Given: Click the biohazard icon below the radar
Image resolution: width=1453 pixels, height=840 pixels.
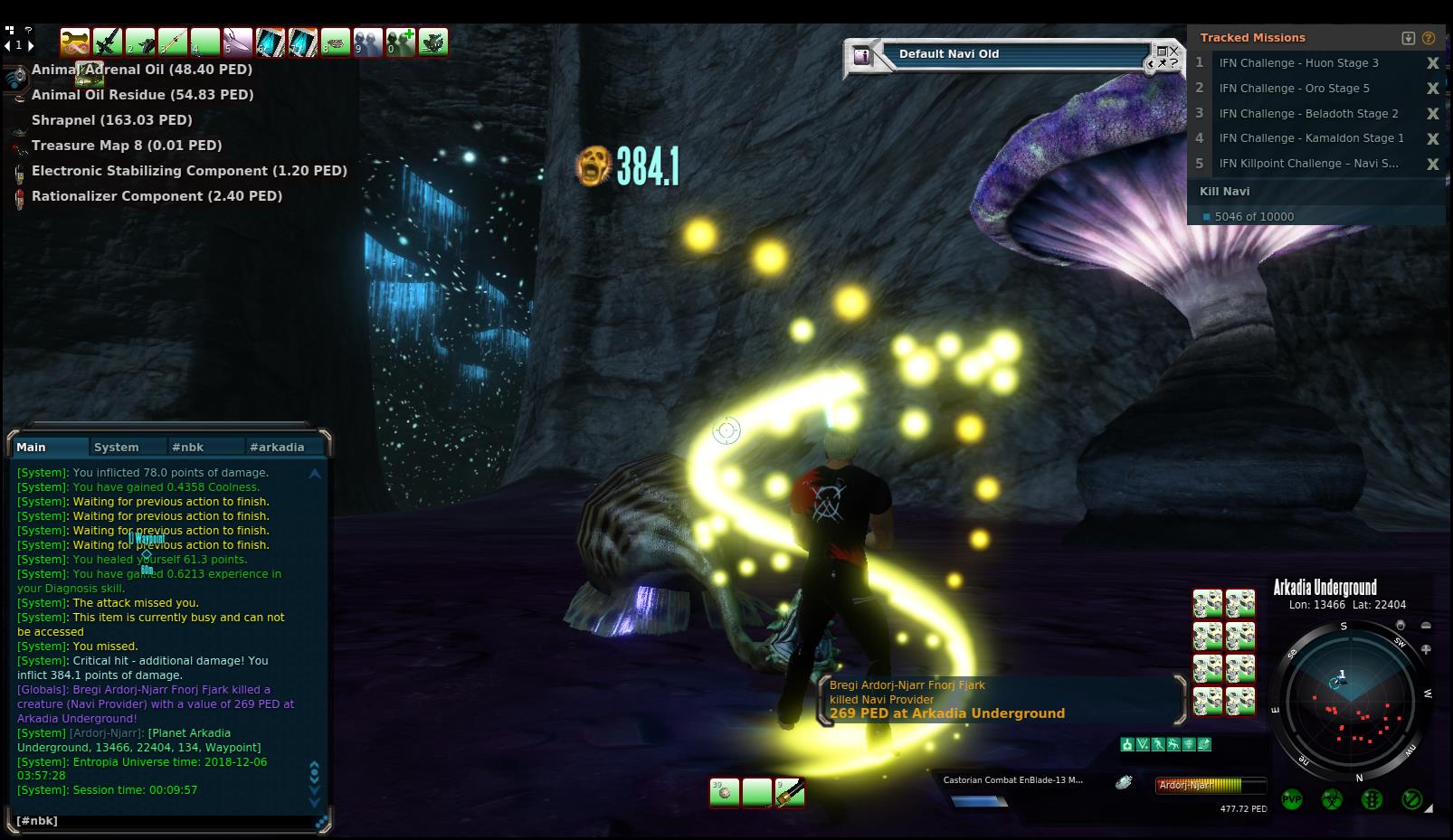Looking at the screenshot, I should coord(1332,799).
